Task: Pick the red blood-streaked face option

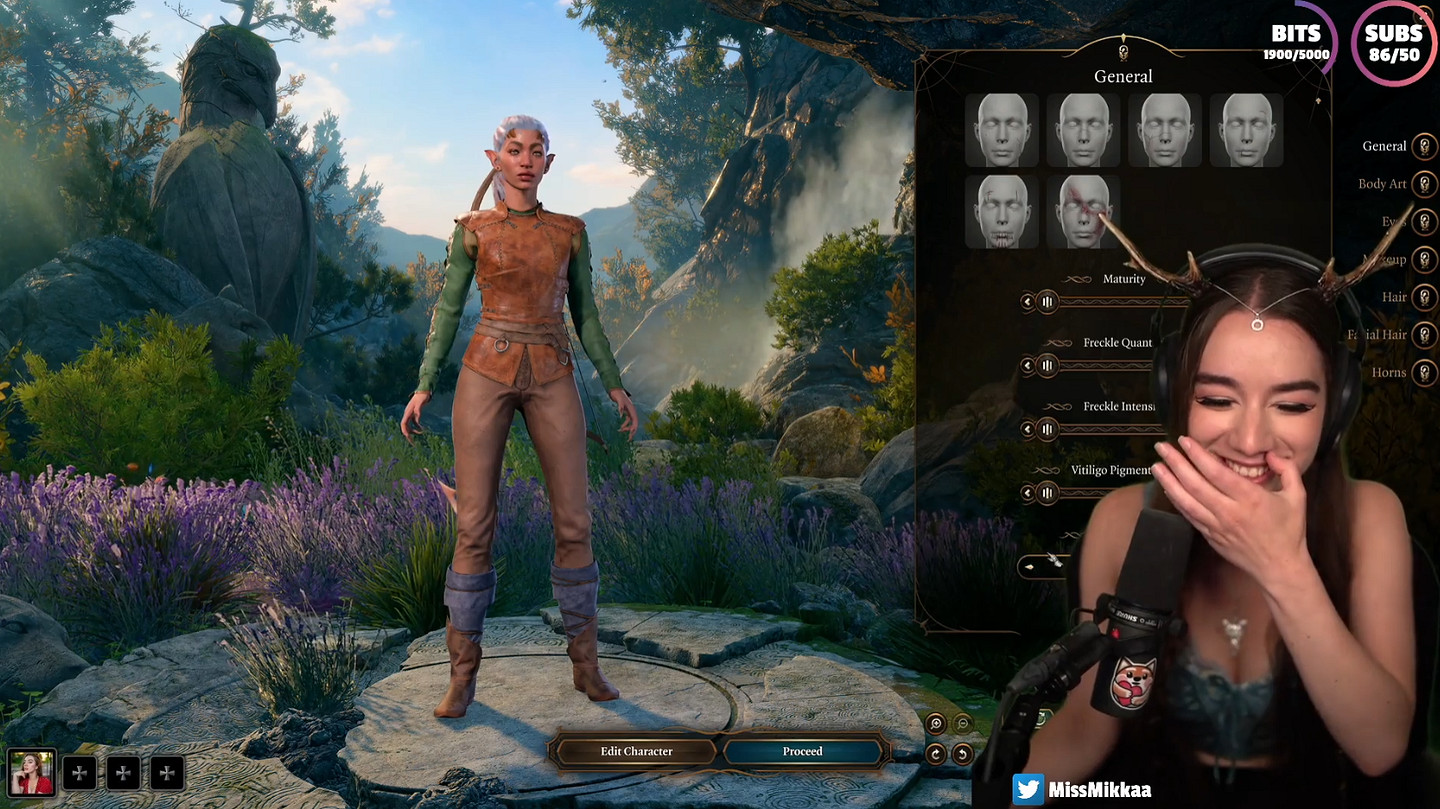Action: coord(1084,212)
